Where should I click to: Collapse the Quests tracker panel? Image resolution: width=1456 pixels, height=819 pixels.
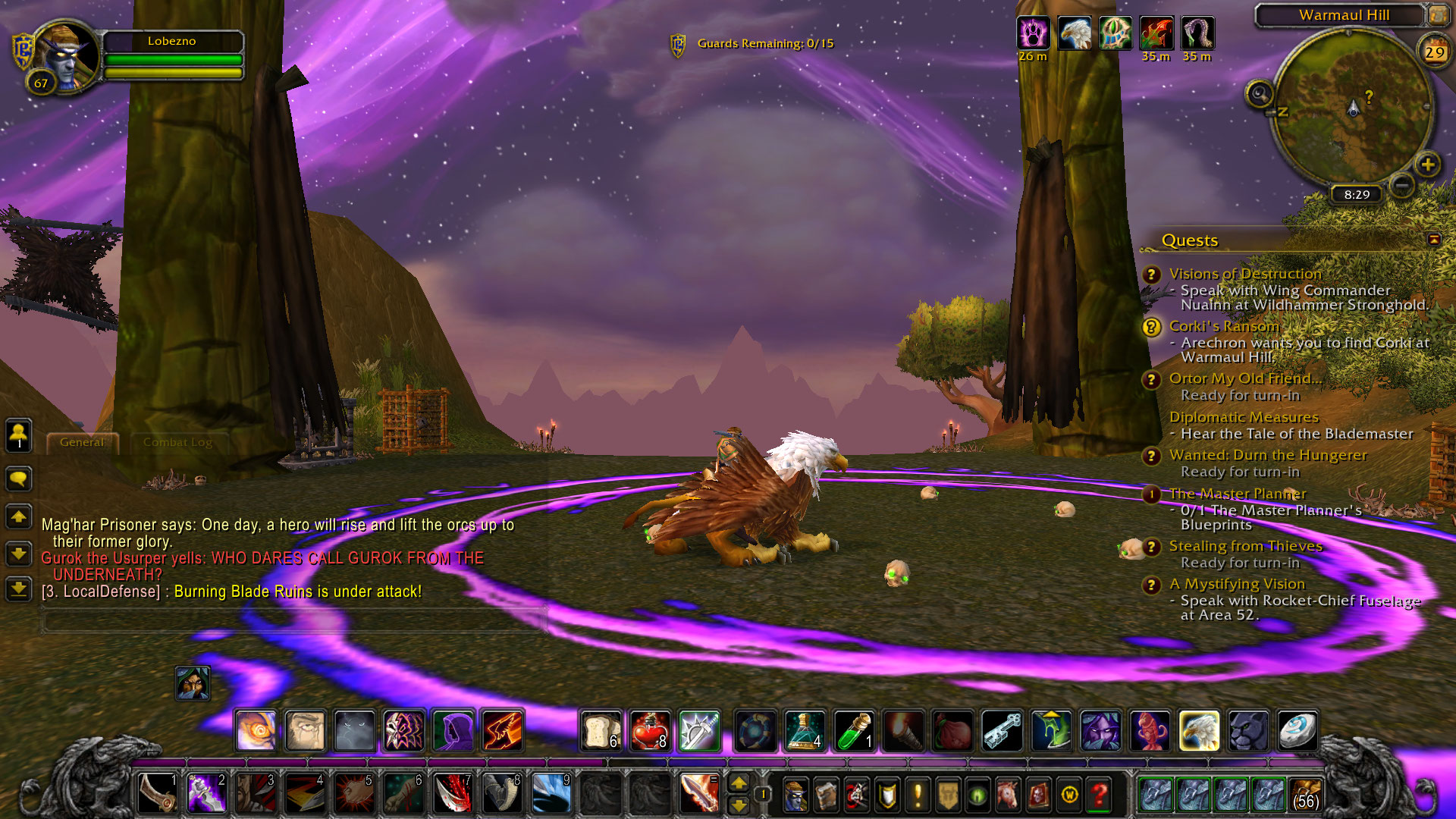click(x=1433, y=240)
